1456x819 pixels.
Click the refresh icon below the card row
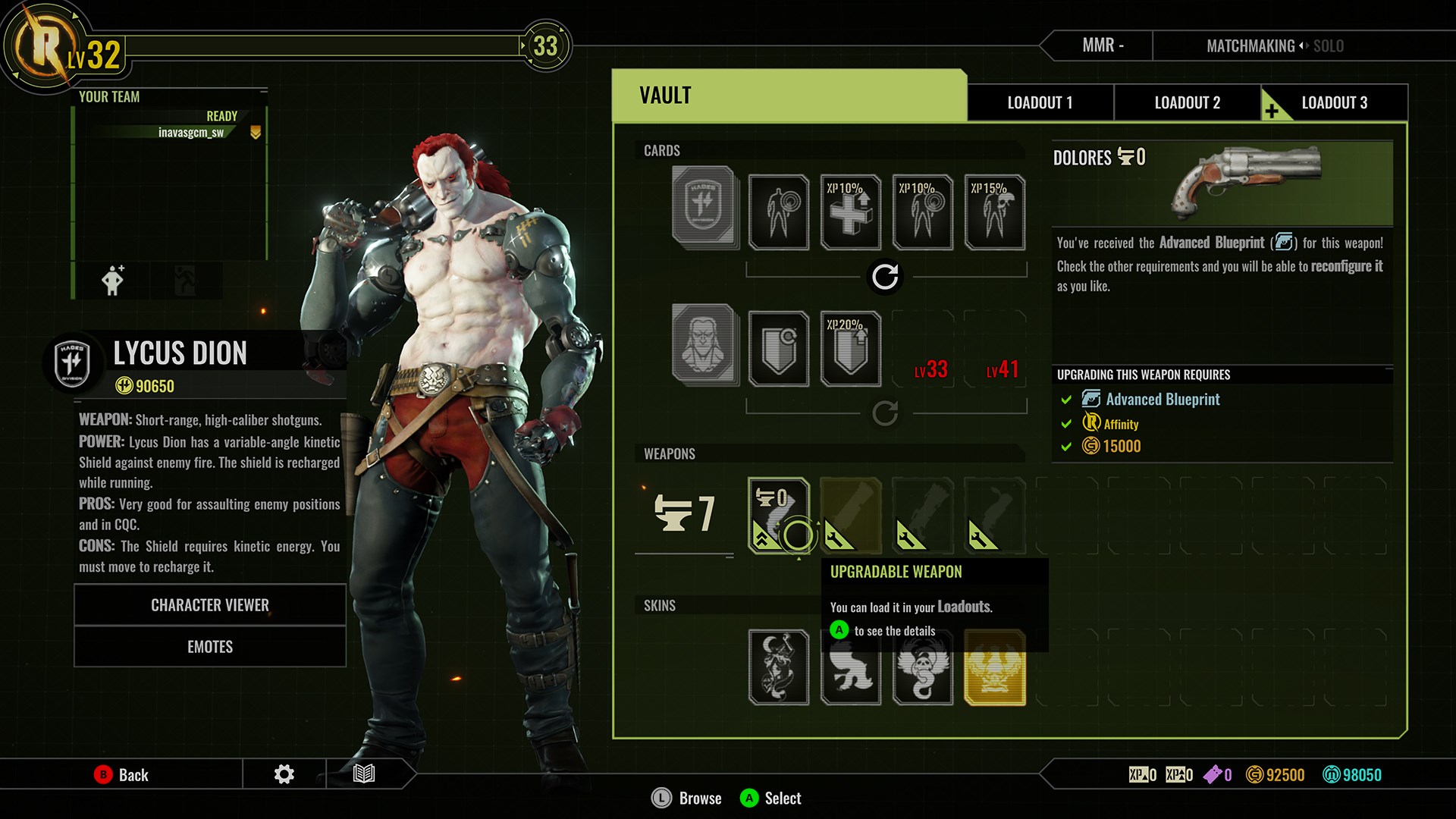(884, 277)
